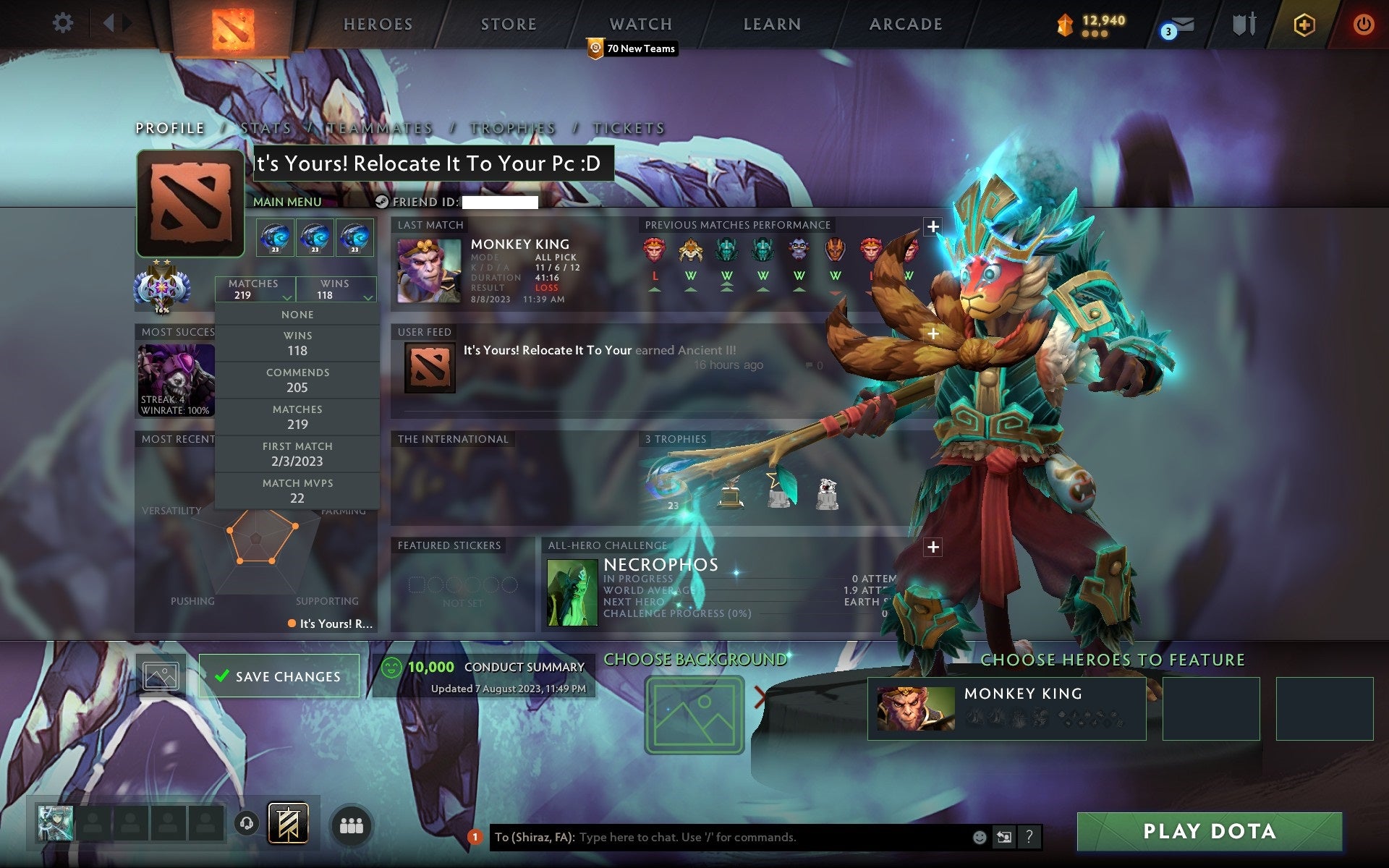This screenshot has width=1389, height=868.
Task: Expand the All-Hero Challenge panel
Action: coord(933,549)
